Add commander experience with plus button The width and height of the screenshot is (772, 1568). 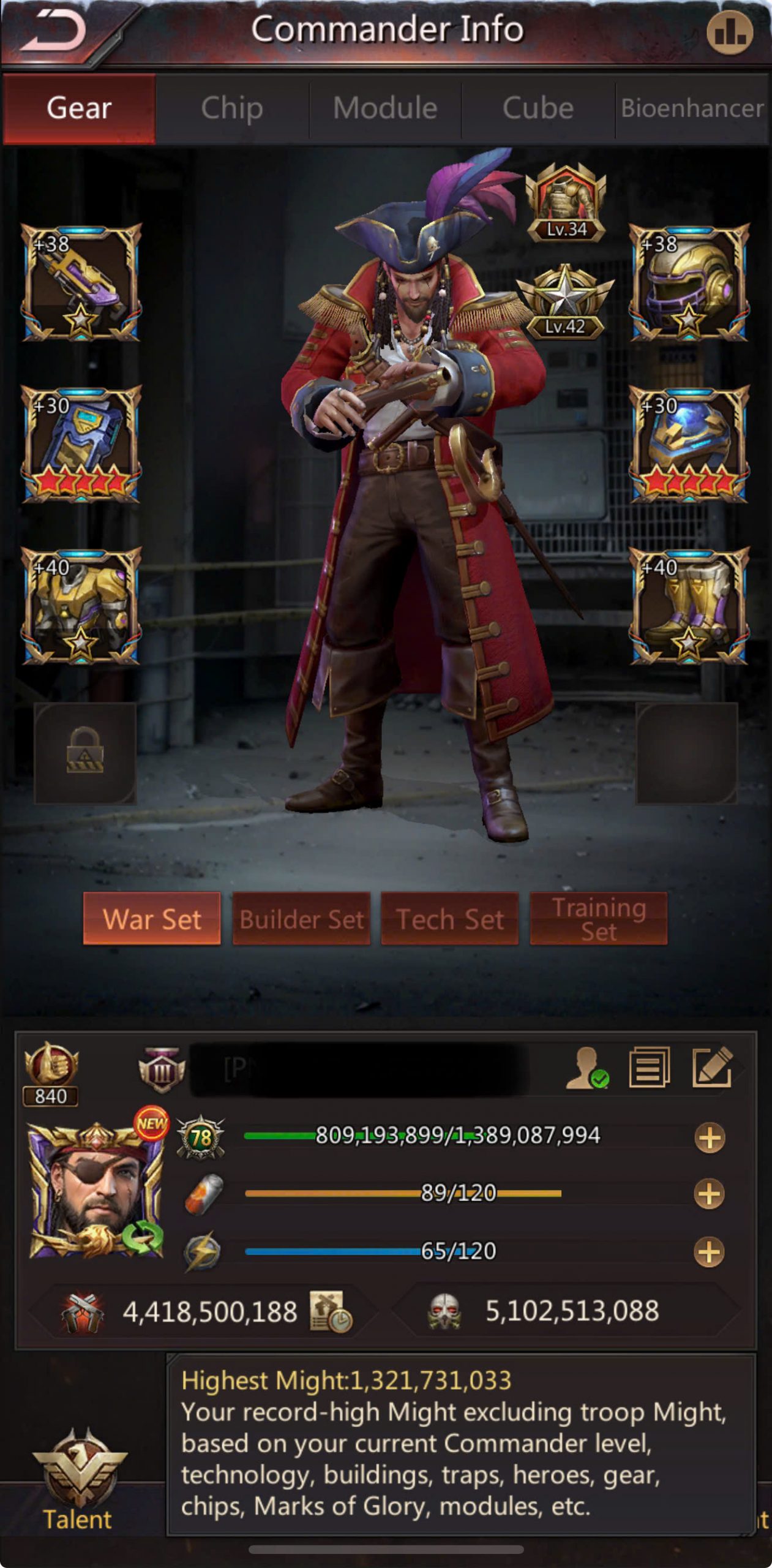[710, 1137]
